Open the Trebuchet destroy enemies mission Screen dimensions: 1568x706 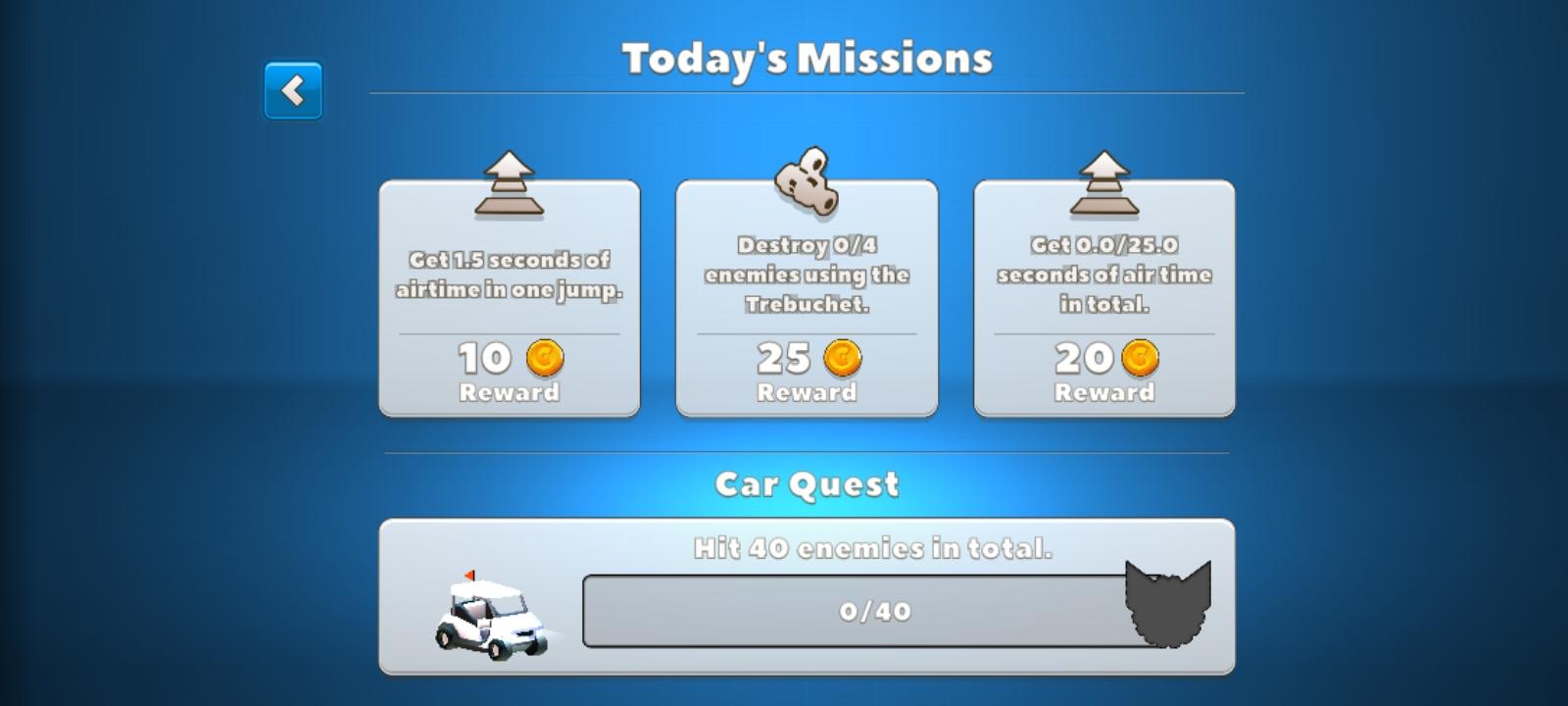point(806,294)
